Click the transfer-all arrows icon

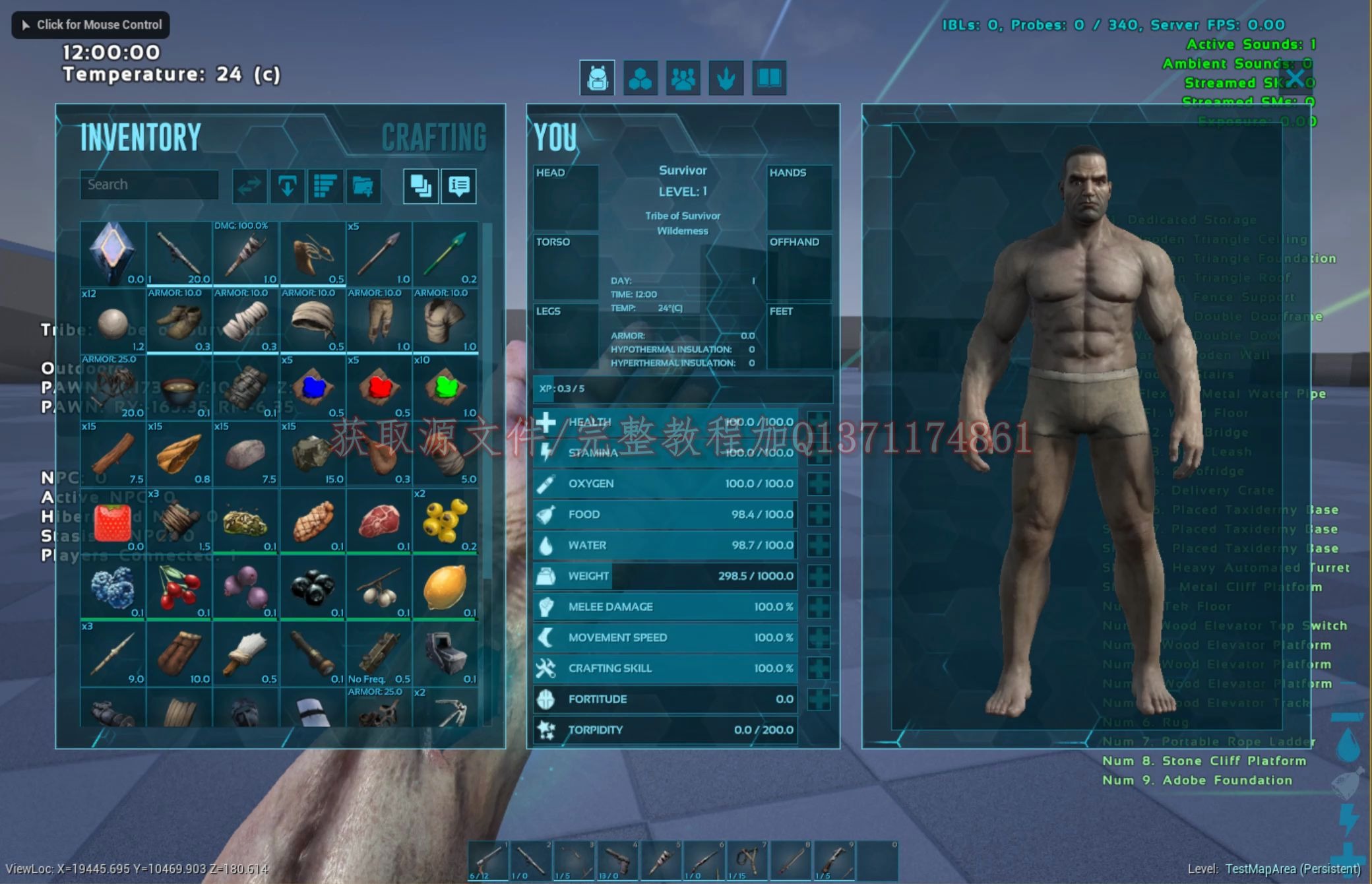point(249,185)
